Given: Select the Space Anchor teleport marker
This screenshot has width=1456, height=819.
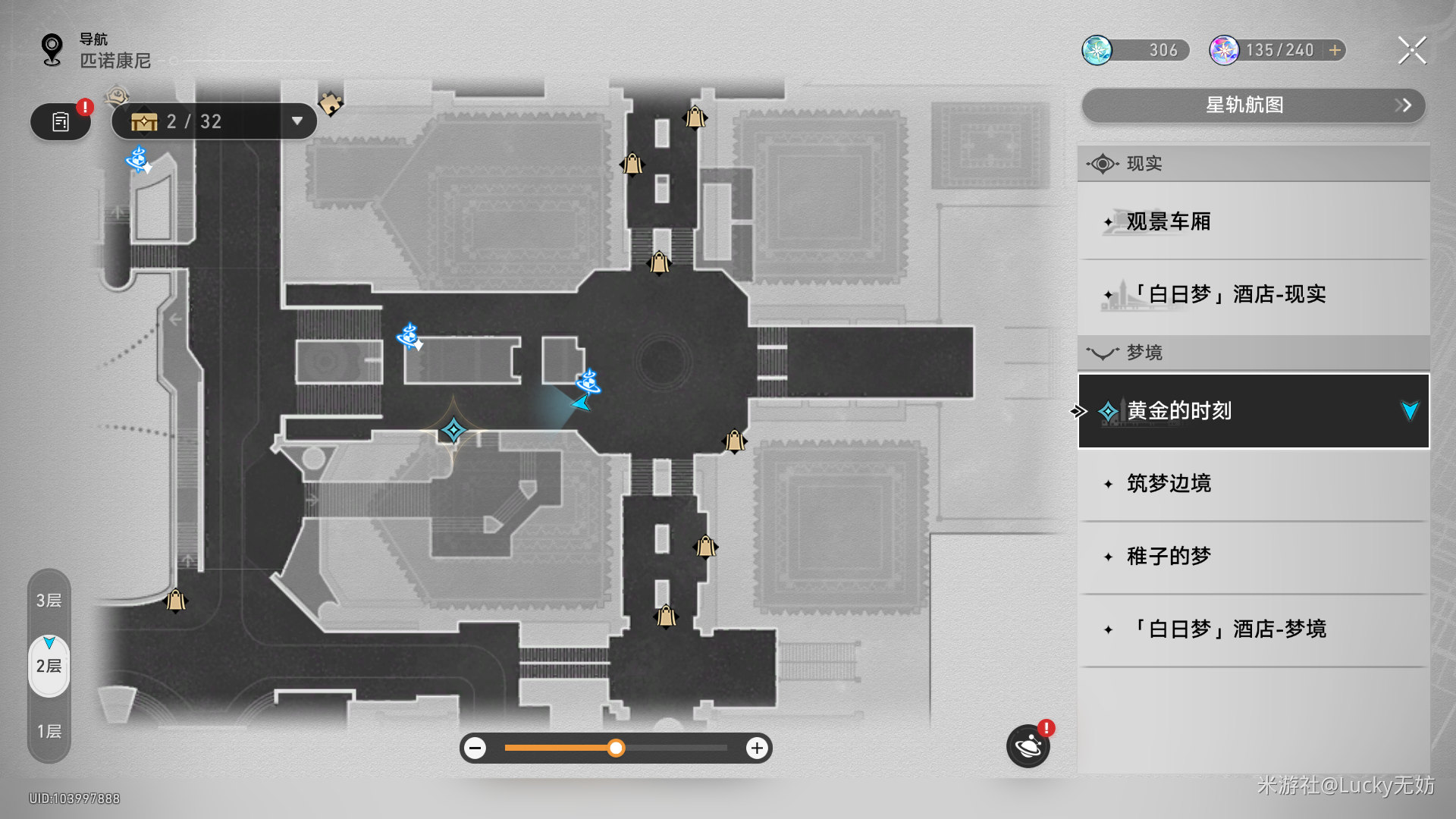Looking at the screenshot, I should tap(453, 431).
